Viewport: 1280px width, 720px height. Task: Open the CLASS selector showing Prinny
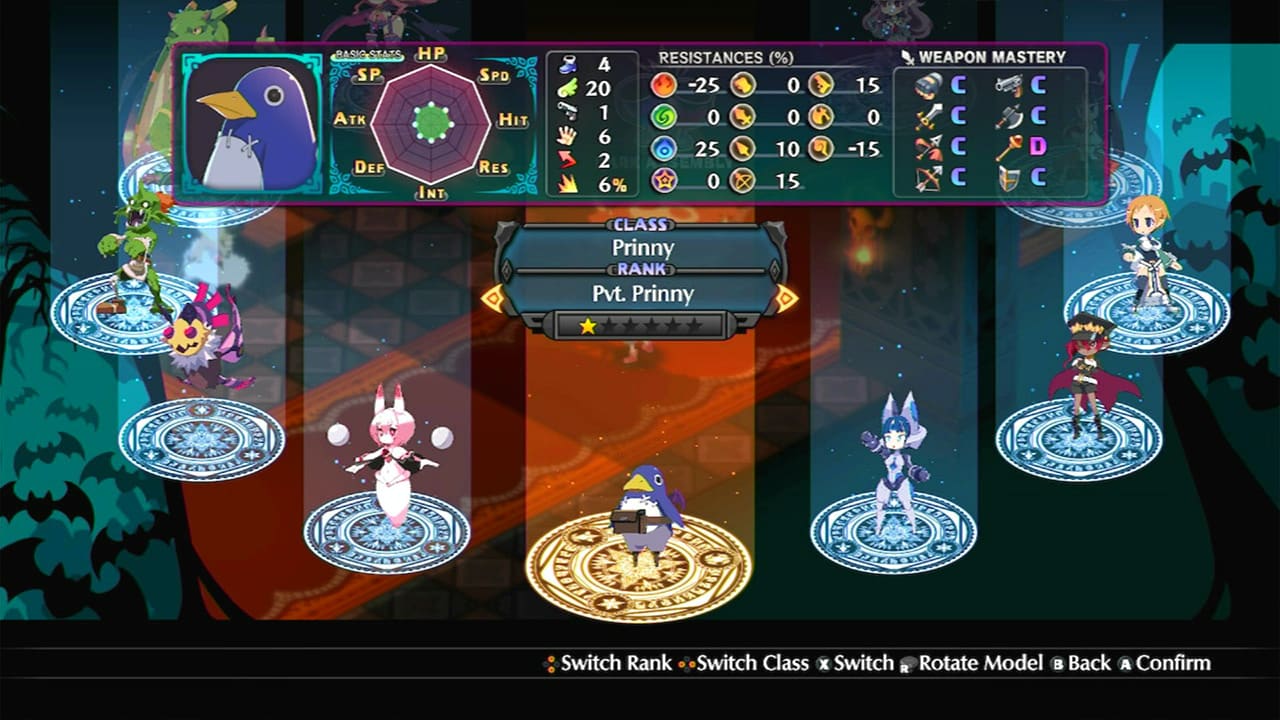coord(639,247)
